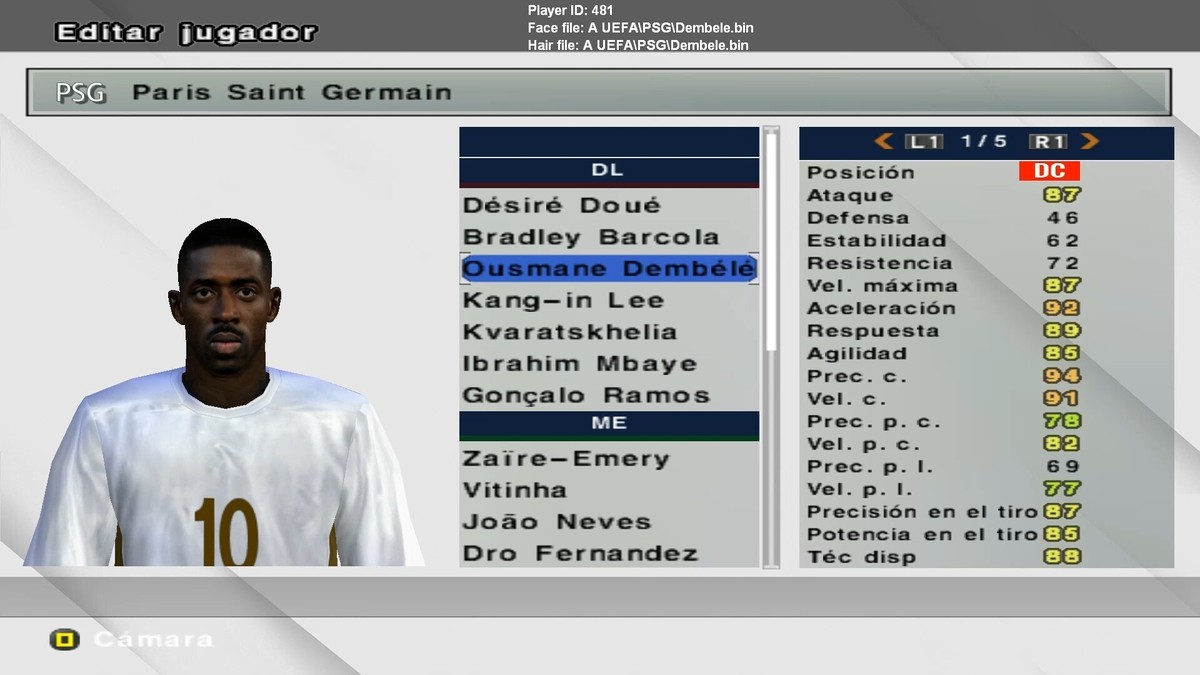
Task: Select Kvaratskhelia from the squad list
Action: click(x=569, y=332)
